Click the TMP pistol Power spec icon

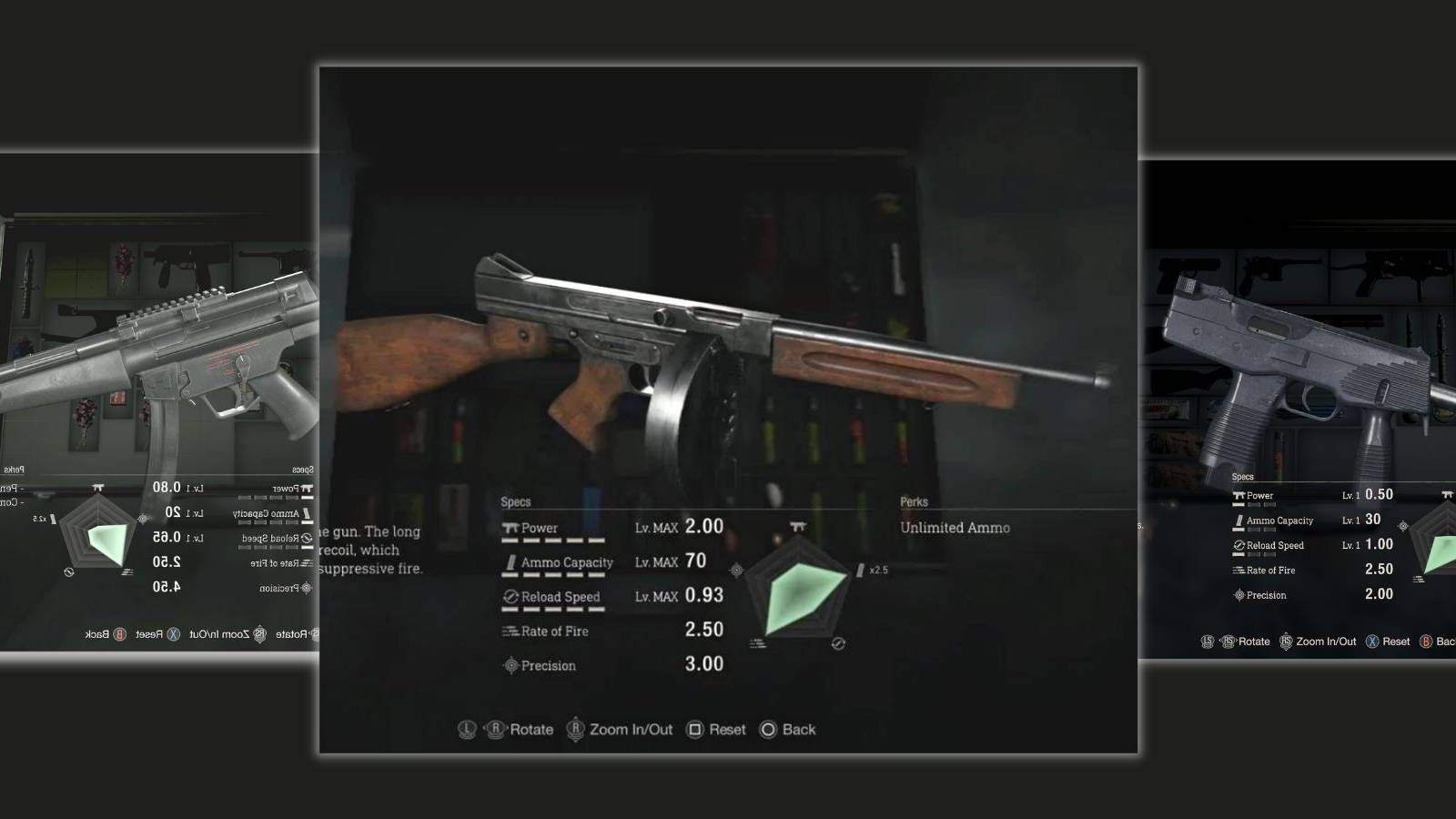click(x=1239, y=495)
